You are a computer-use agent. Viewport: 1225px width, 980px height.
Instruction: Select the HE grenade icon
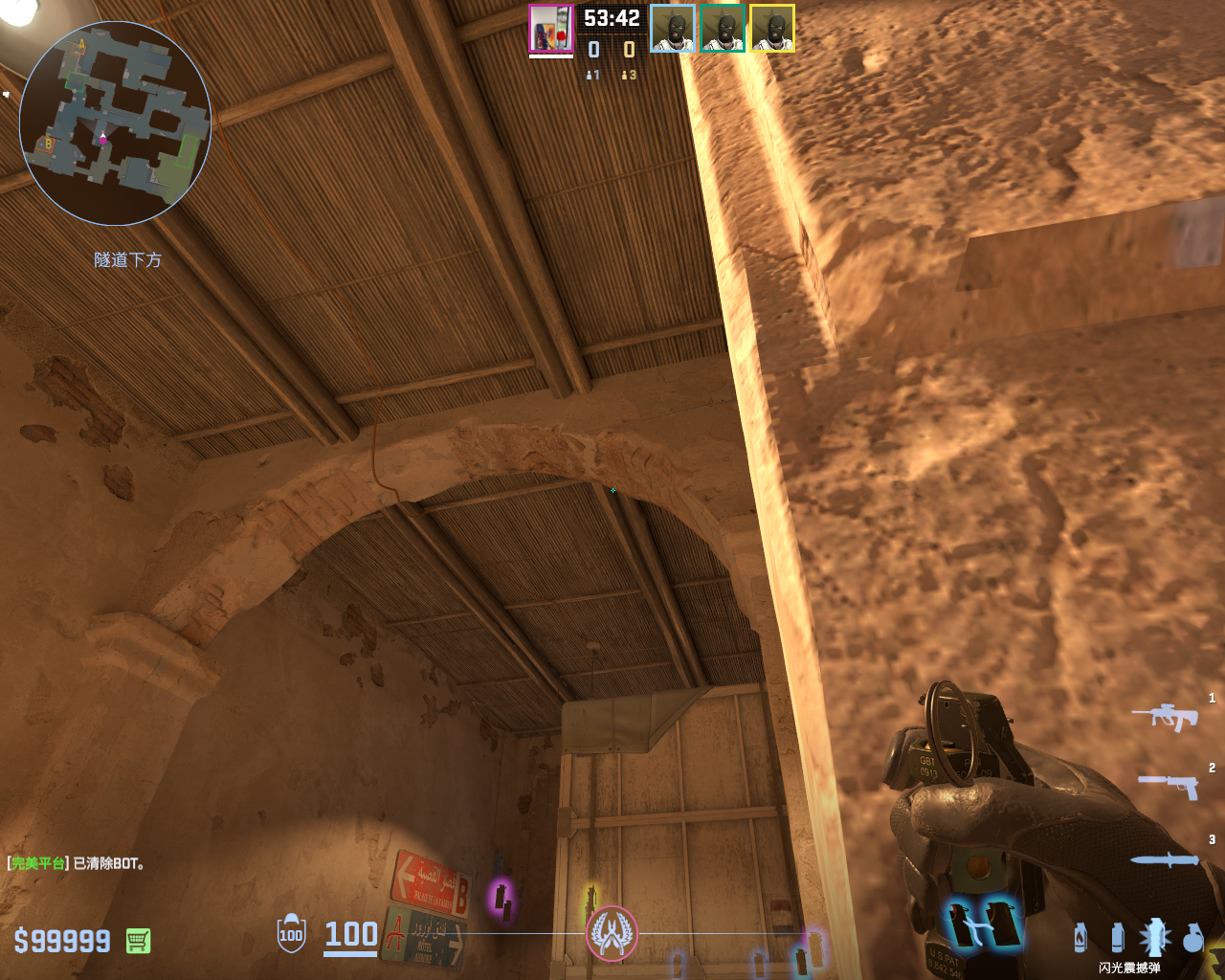[1192, 937]
